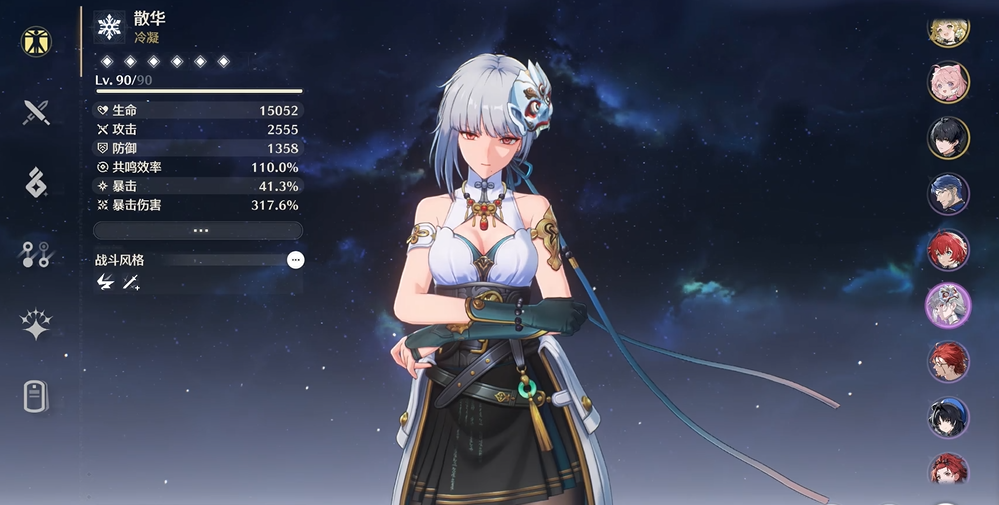Image resolution: width=999 pixels, height=505 pixels.
Task: Show the connected-nodes skill tree tab
Action: (37, 254)
